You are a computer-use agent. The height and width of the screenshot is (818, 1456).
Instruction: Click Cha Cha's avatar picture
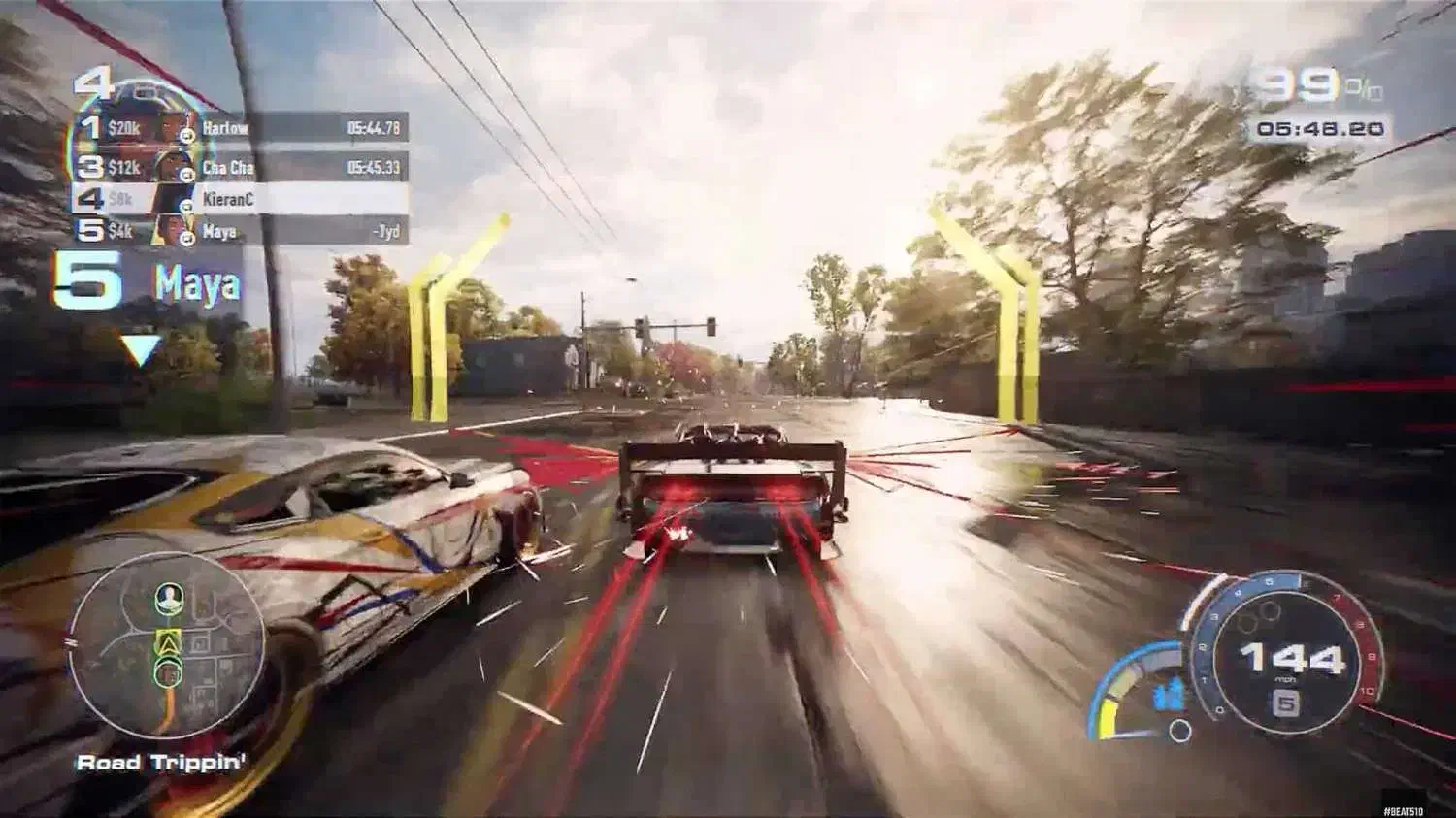point(167,165)
